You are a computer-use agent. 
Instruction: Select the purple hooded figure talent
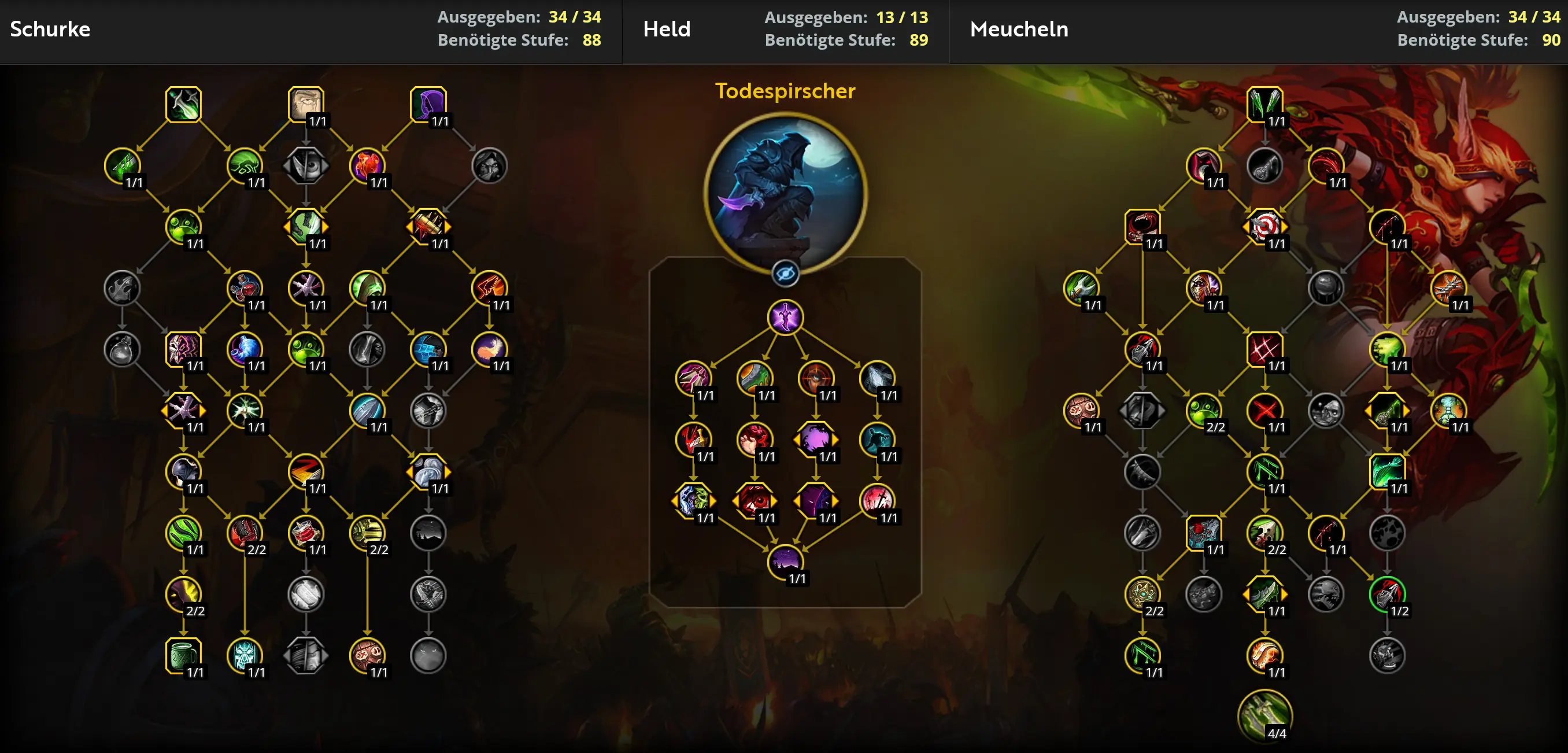coord(428,104)
